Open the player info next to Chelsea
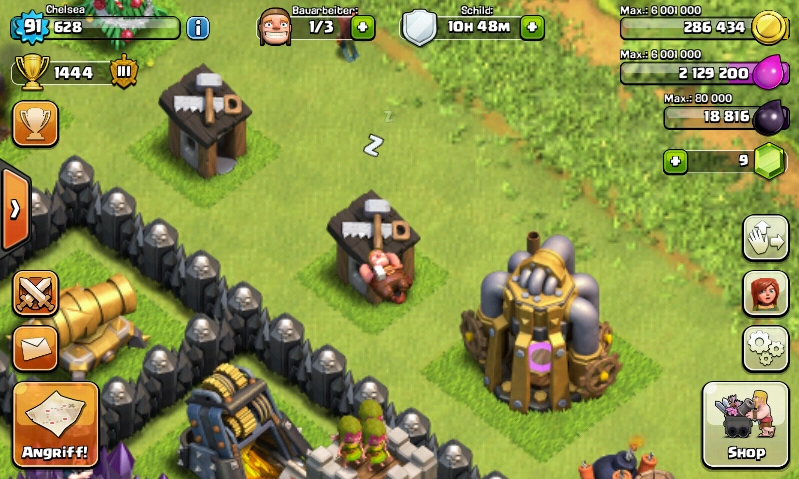799x479 pixels. [x=198, y=27]
